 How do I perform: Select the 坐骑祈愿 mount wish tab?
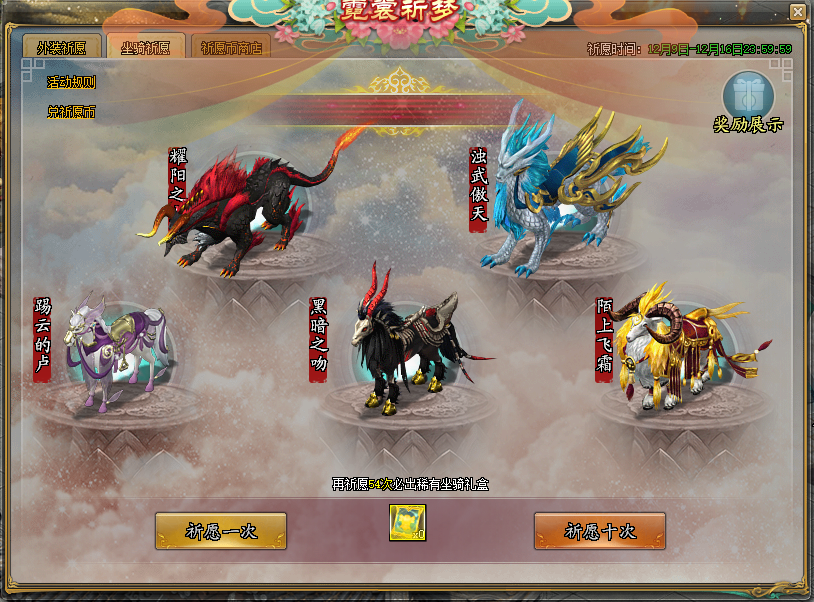click(x=145, y=47)
